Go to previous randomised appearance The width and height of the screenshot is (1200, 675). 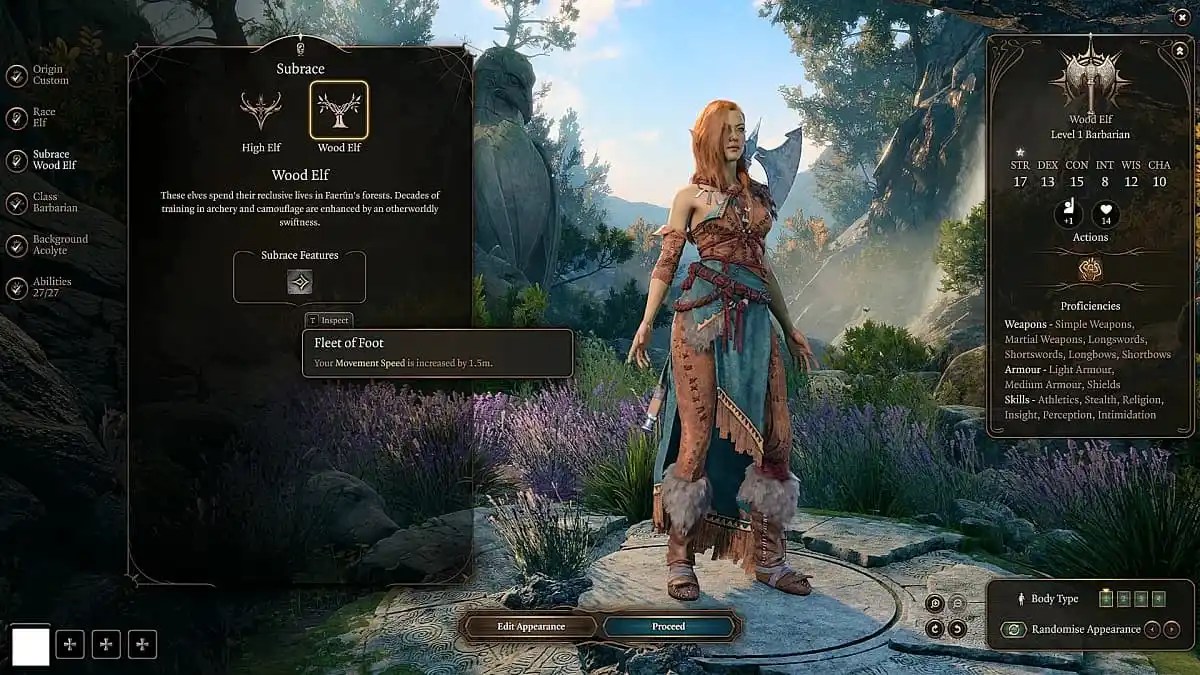pyautogui.click(x=1153, y=630)
